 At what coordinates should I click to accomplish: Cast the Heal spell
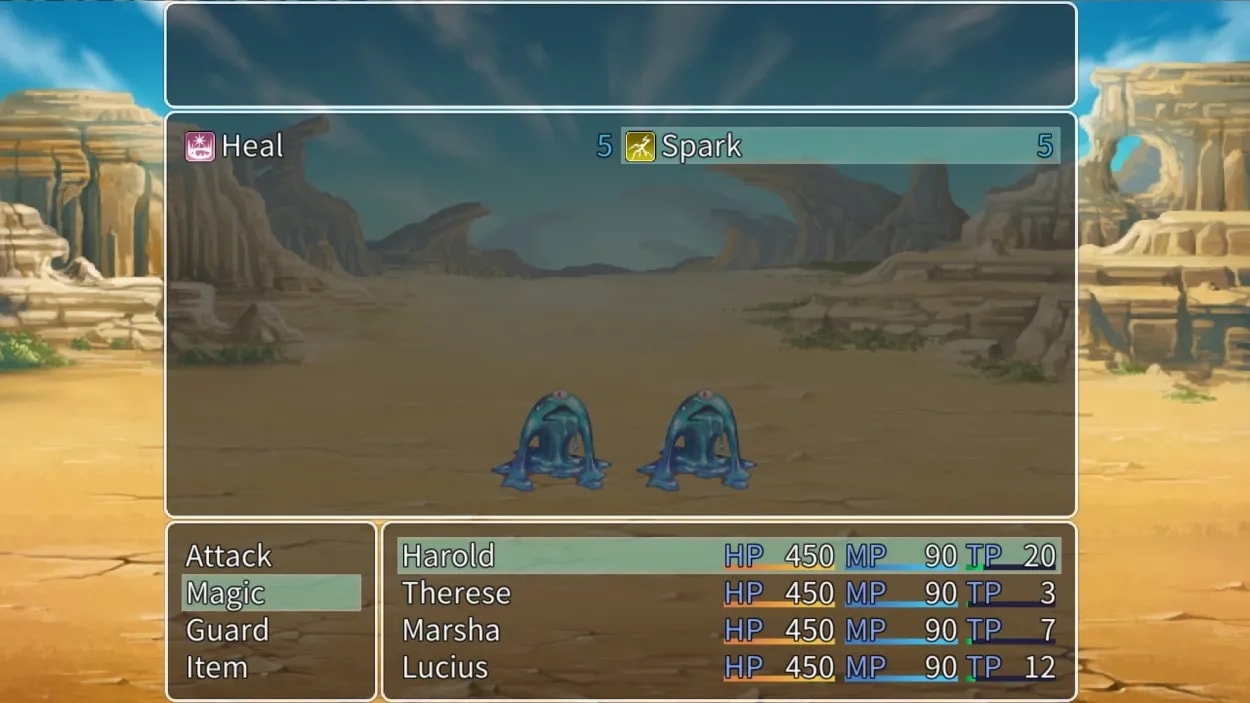(252, 147)
